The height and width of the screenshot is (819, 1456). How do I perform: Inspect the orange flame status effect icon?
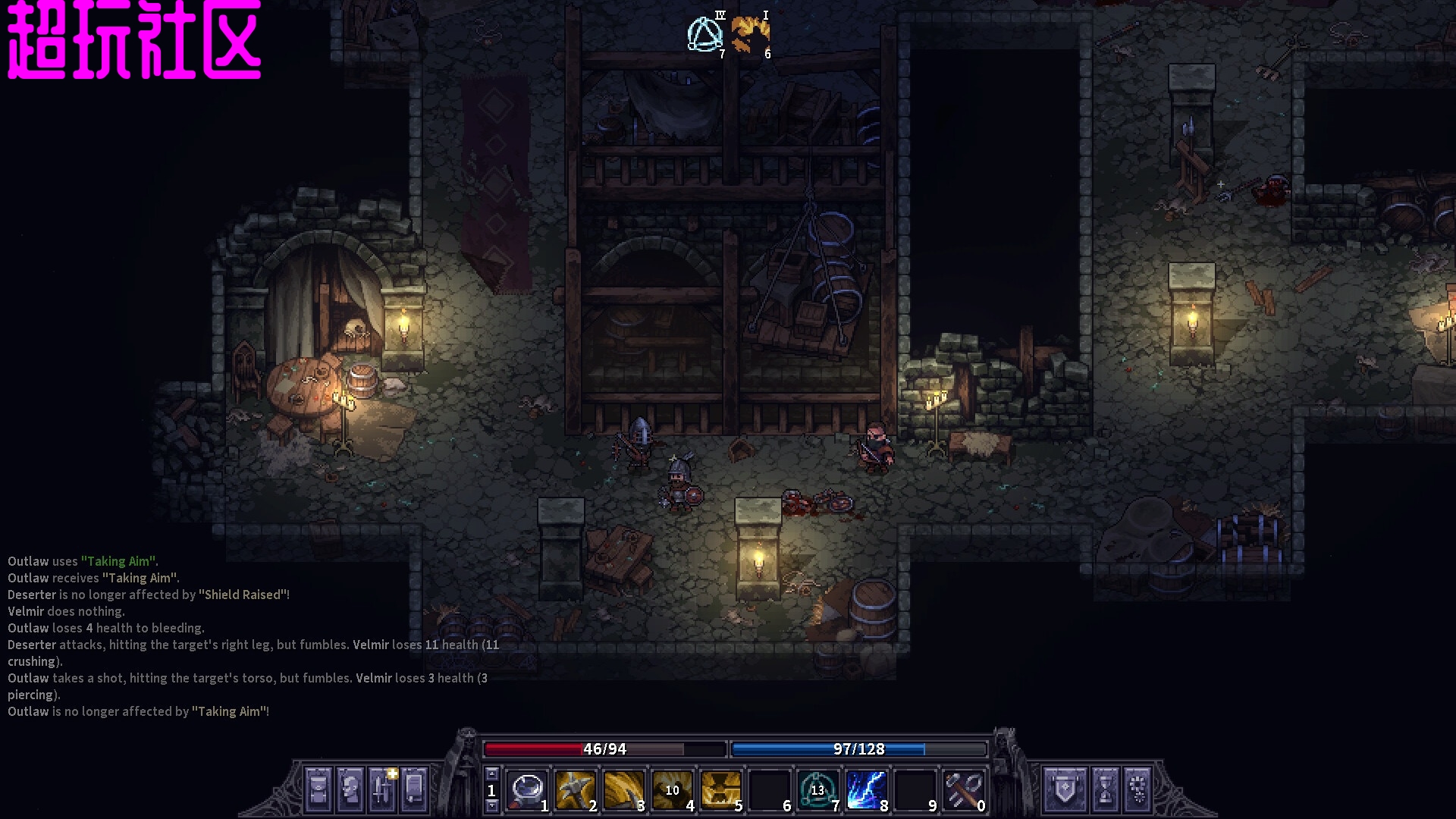[750, 35]
